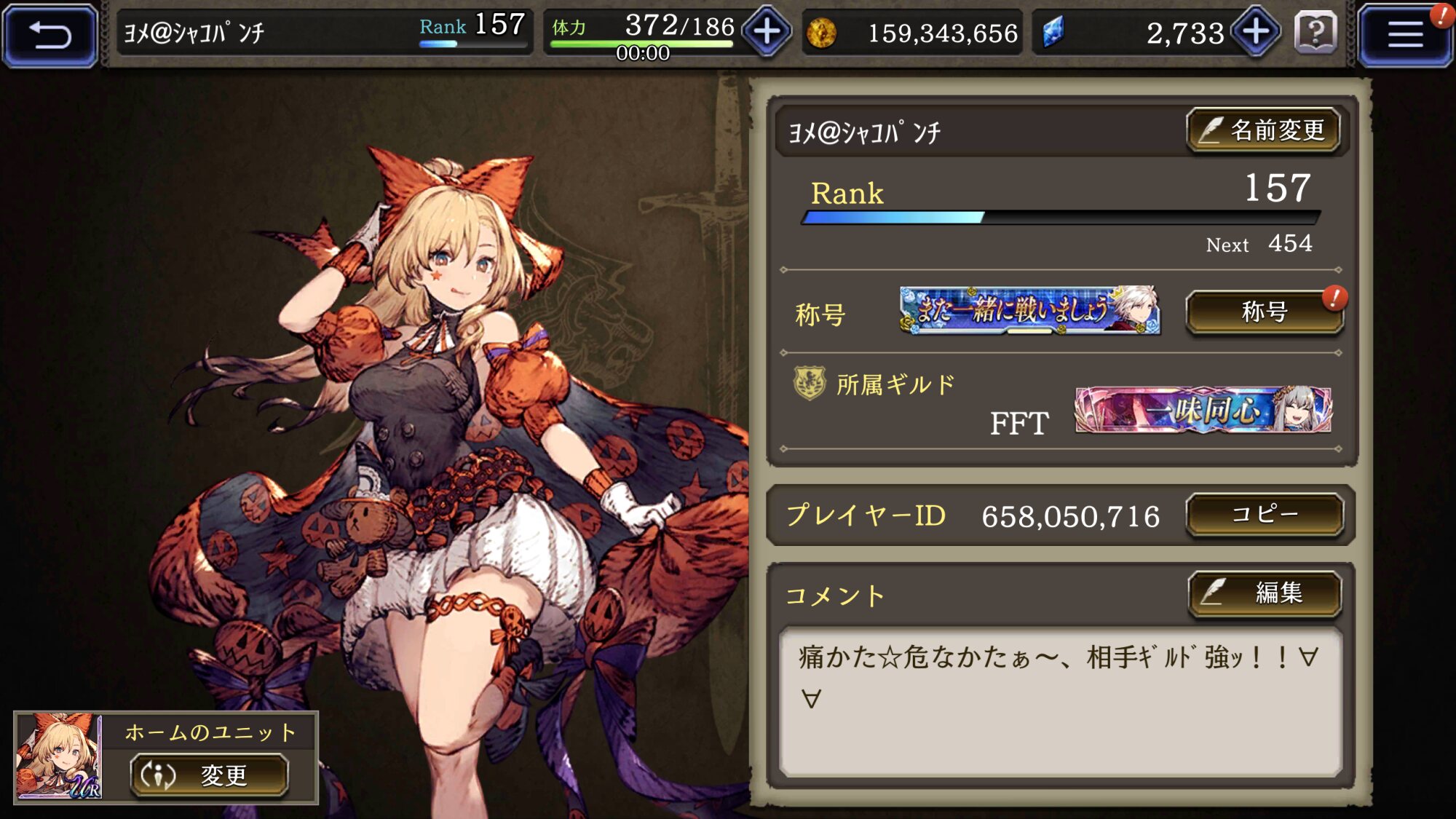Edit the comment using 編集 button
The image size is (1456, 819).
(x=1265, y=593)
